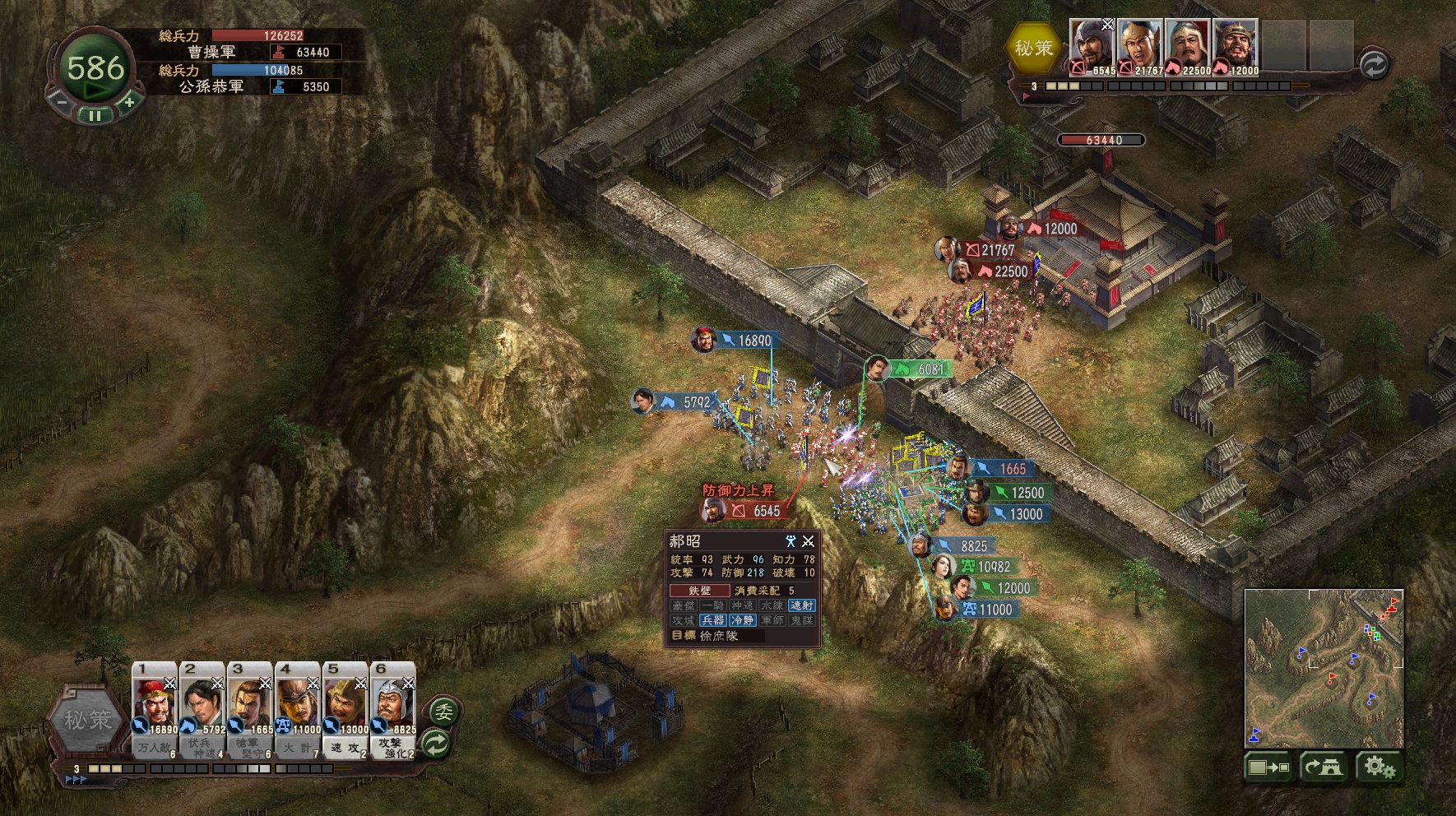Click the retreat-to-castle button under the minimap

pyautogui.click(x=1323, y=767)
